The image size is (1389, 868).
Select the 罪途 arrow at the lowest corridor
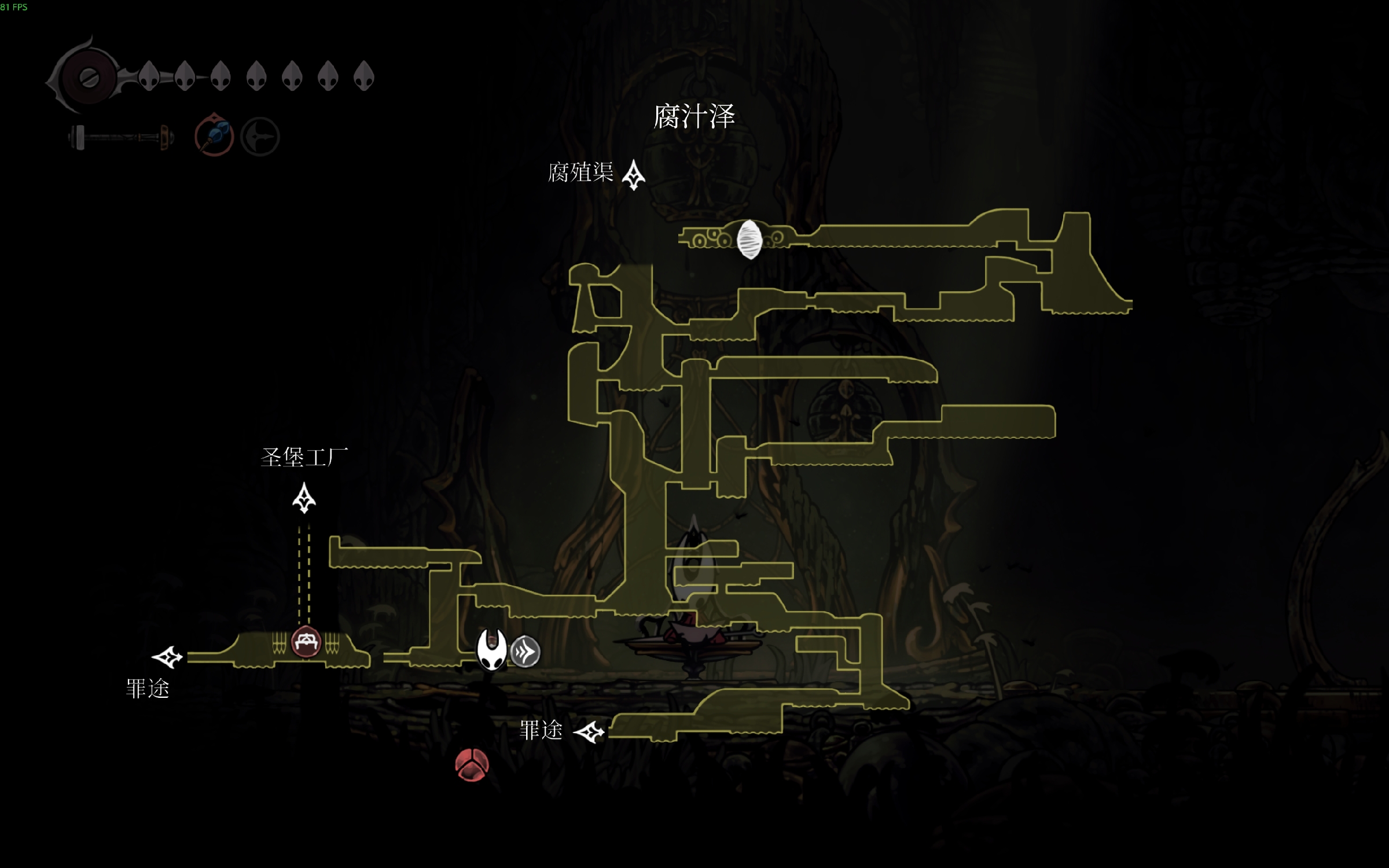(589, 732)
